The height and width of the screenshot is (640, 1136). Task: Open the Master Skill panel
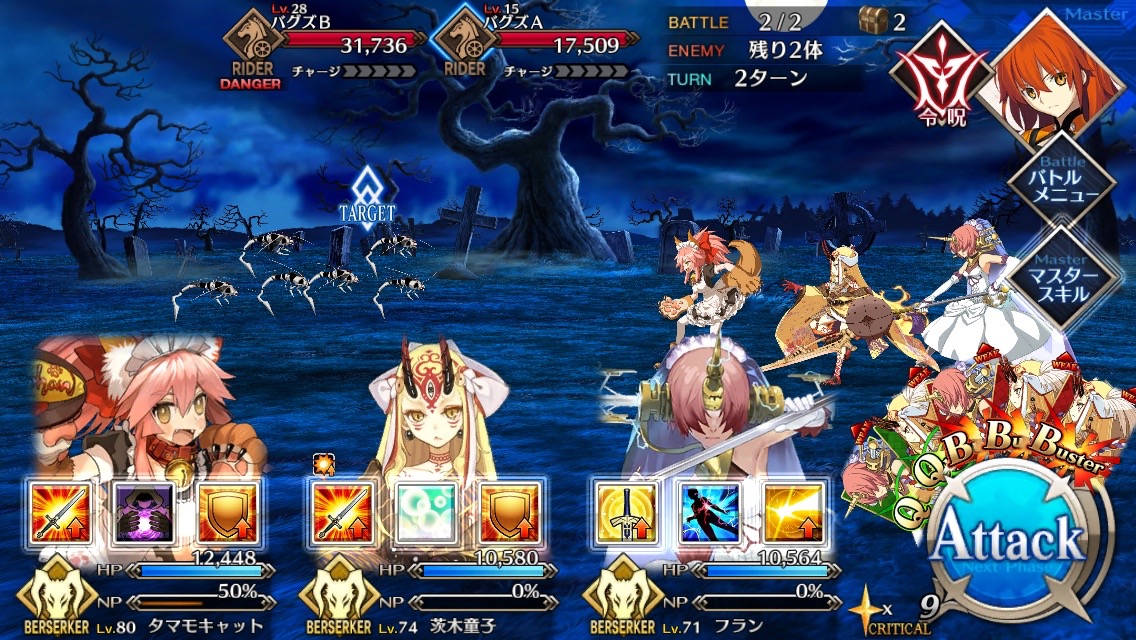(x=1060, y=277)
